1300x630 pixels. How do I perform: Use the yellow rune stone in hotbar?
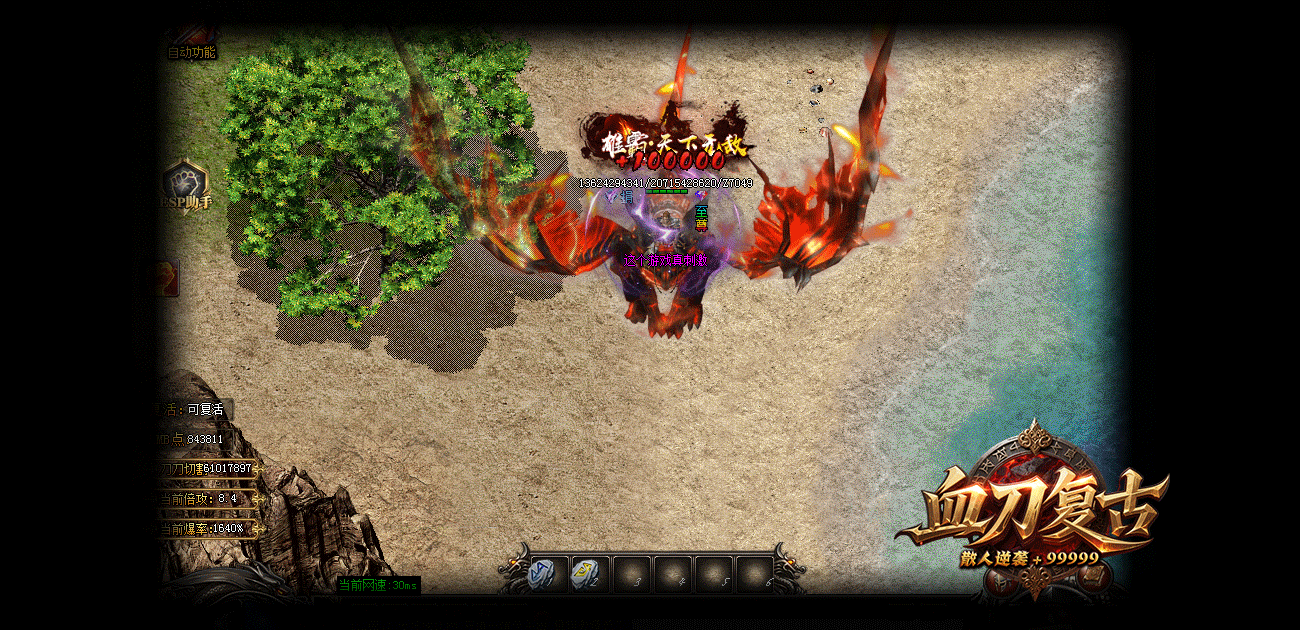click(x=588, y=574)
